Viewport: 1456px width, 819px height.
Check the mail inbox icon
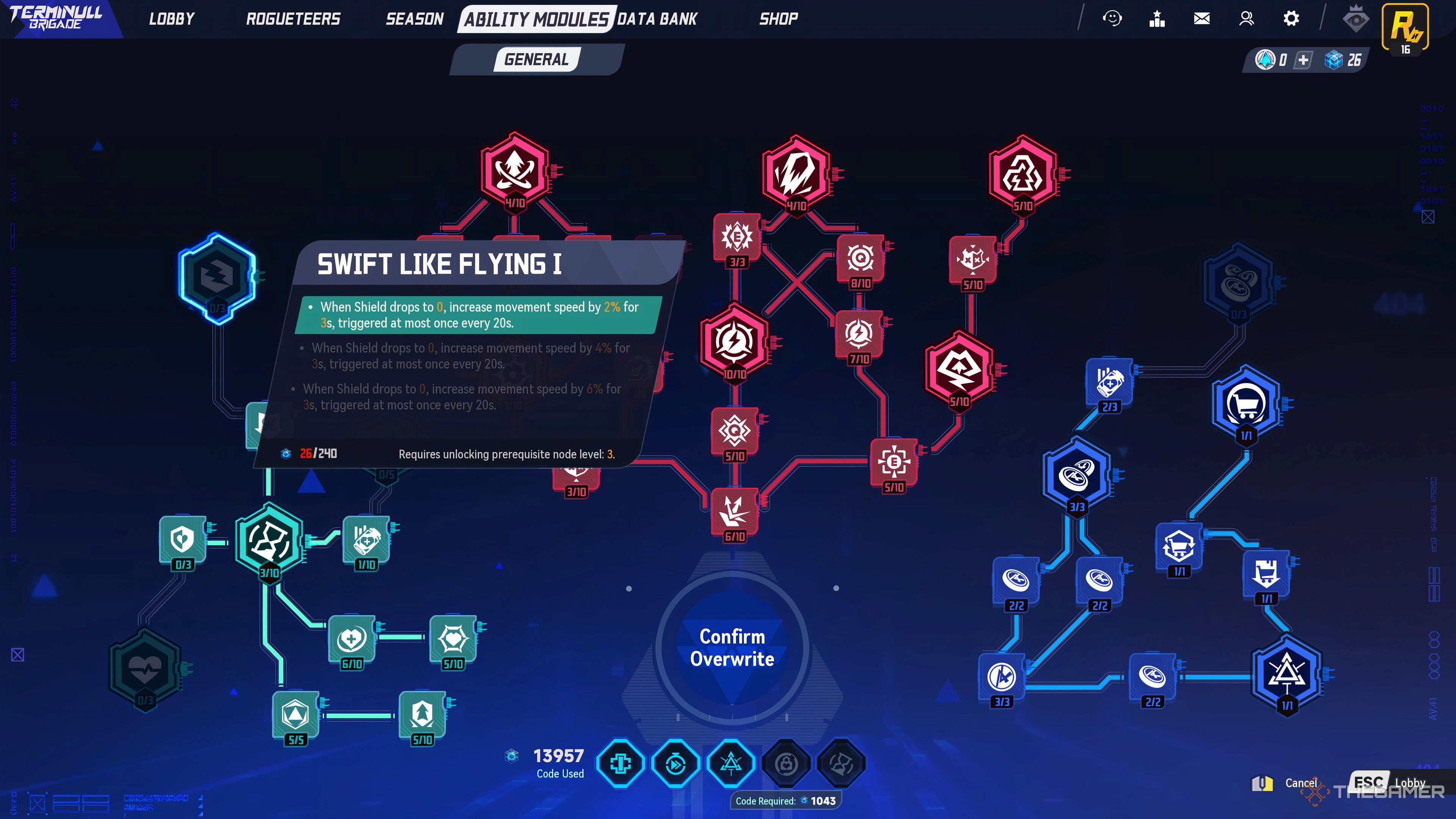click(x=1202, y=19)
